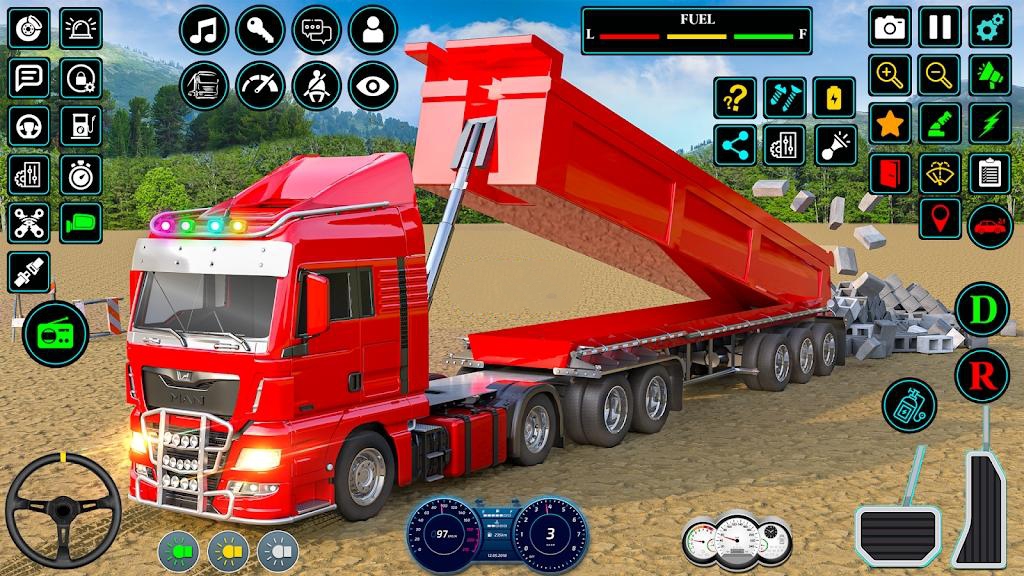Open the settings gear icon

(x=990, y=27)
